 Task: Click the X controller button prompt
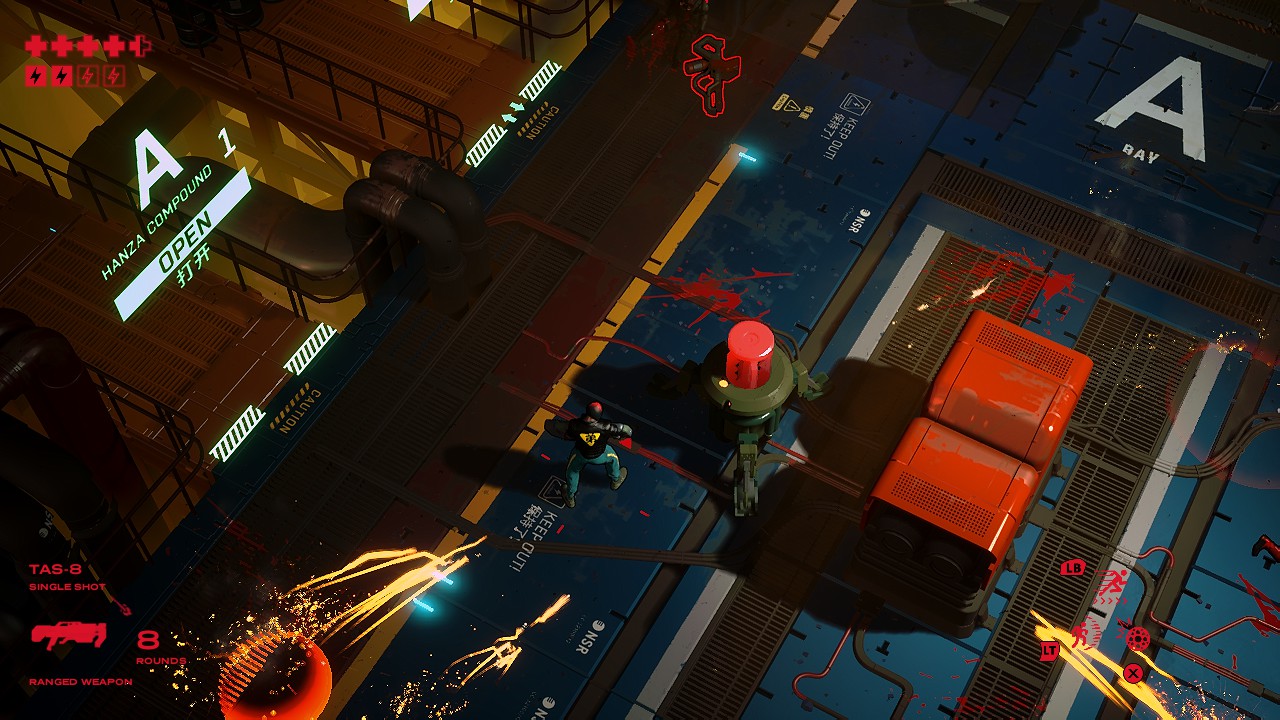pyautogui.click(x=1132, y=673)
